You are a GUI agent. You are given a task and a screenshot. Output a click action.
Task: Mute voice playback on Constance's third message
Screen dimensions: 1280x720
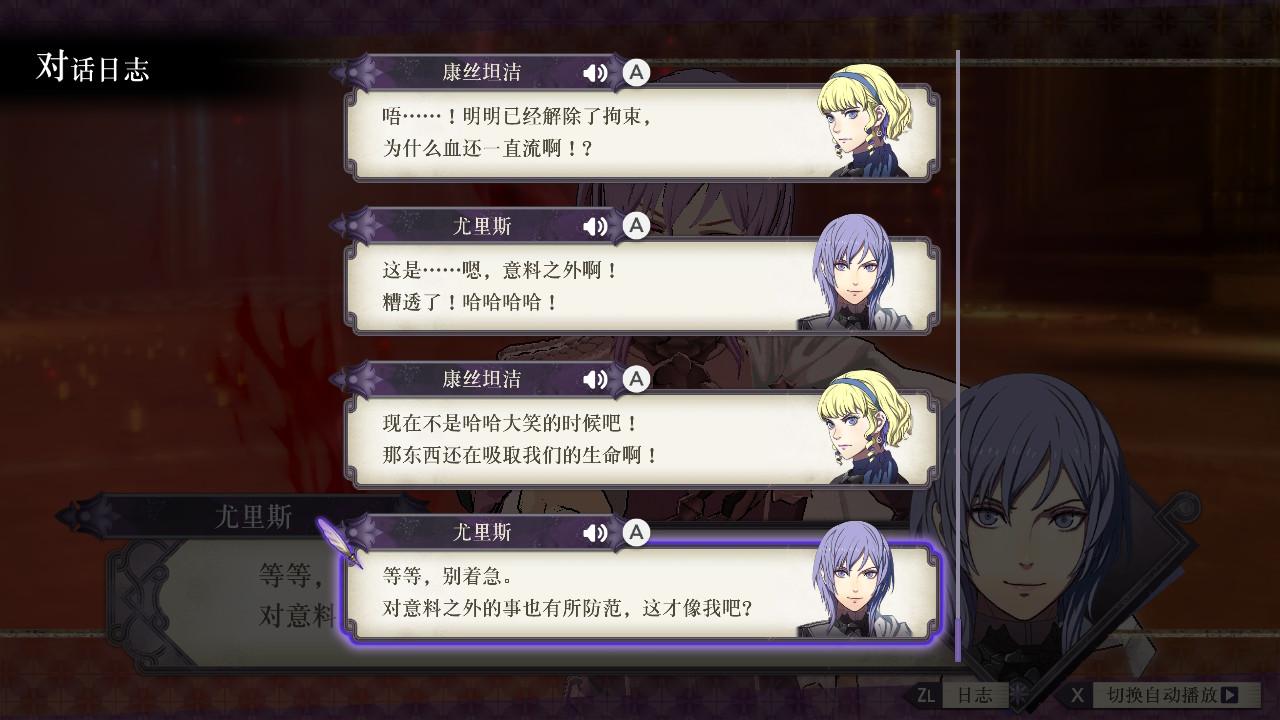596,379
